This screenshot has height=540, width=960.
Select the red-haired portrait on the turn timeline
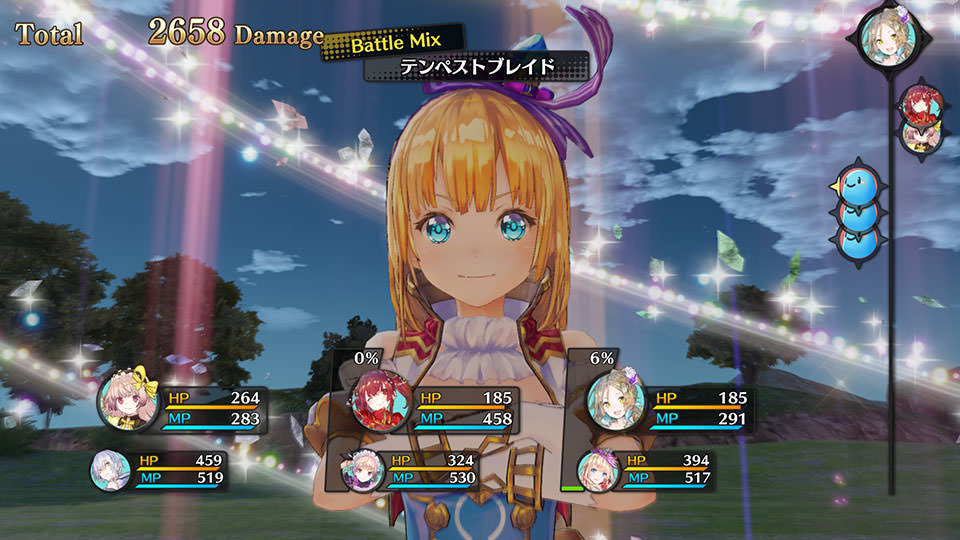coord(917,104)
